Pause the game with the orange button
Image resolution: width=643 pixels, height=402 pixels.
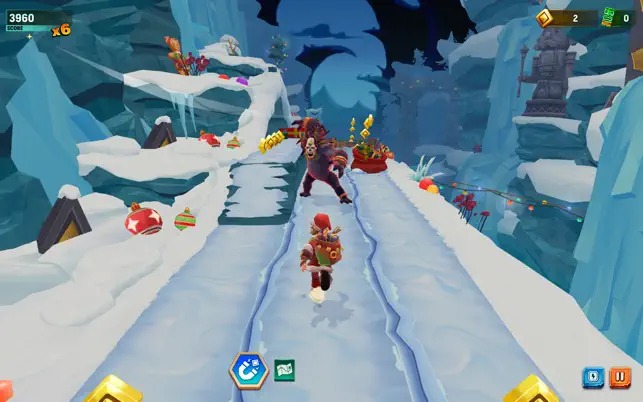[620, 378]
